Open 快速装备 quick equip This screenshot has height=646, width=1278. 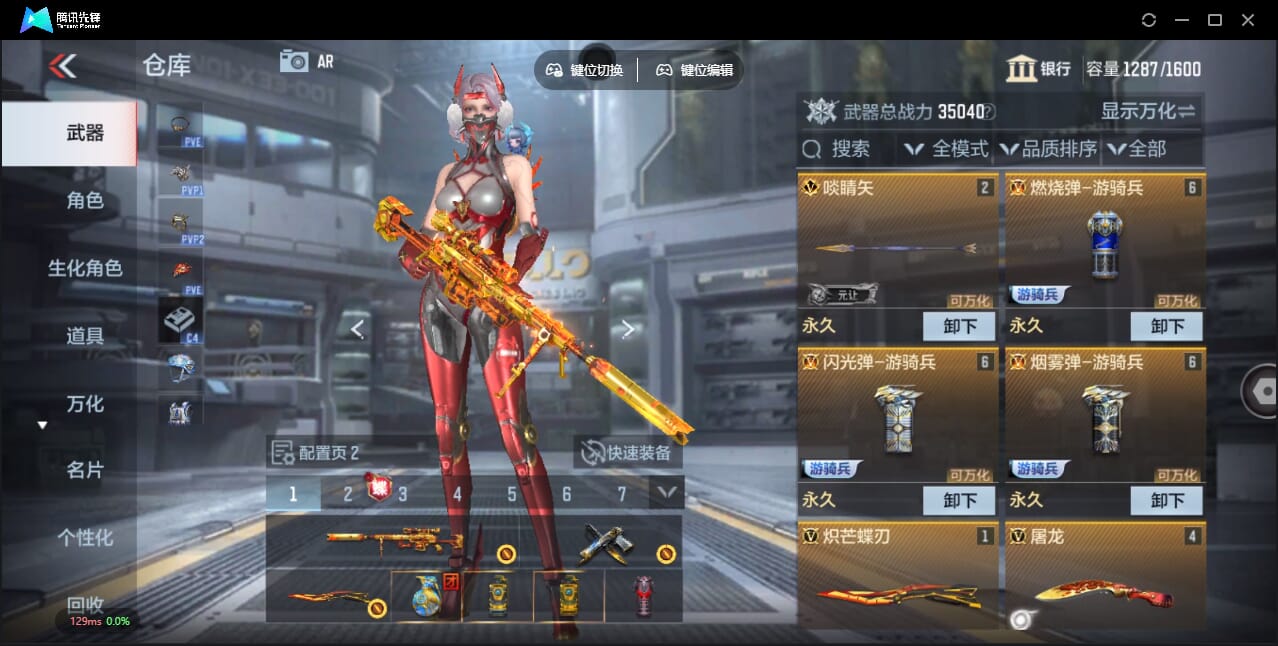point(628,453)
